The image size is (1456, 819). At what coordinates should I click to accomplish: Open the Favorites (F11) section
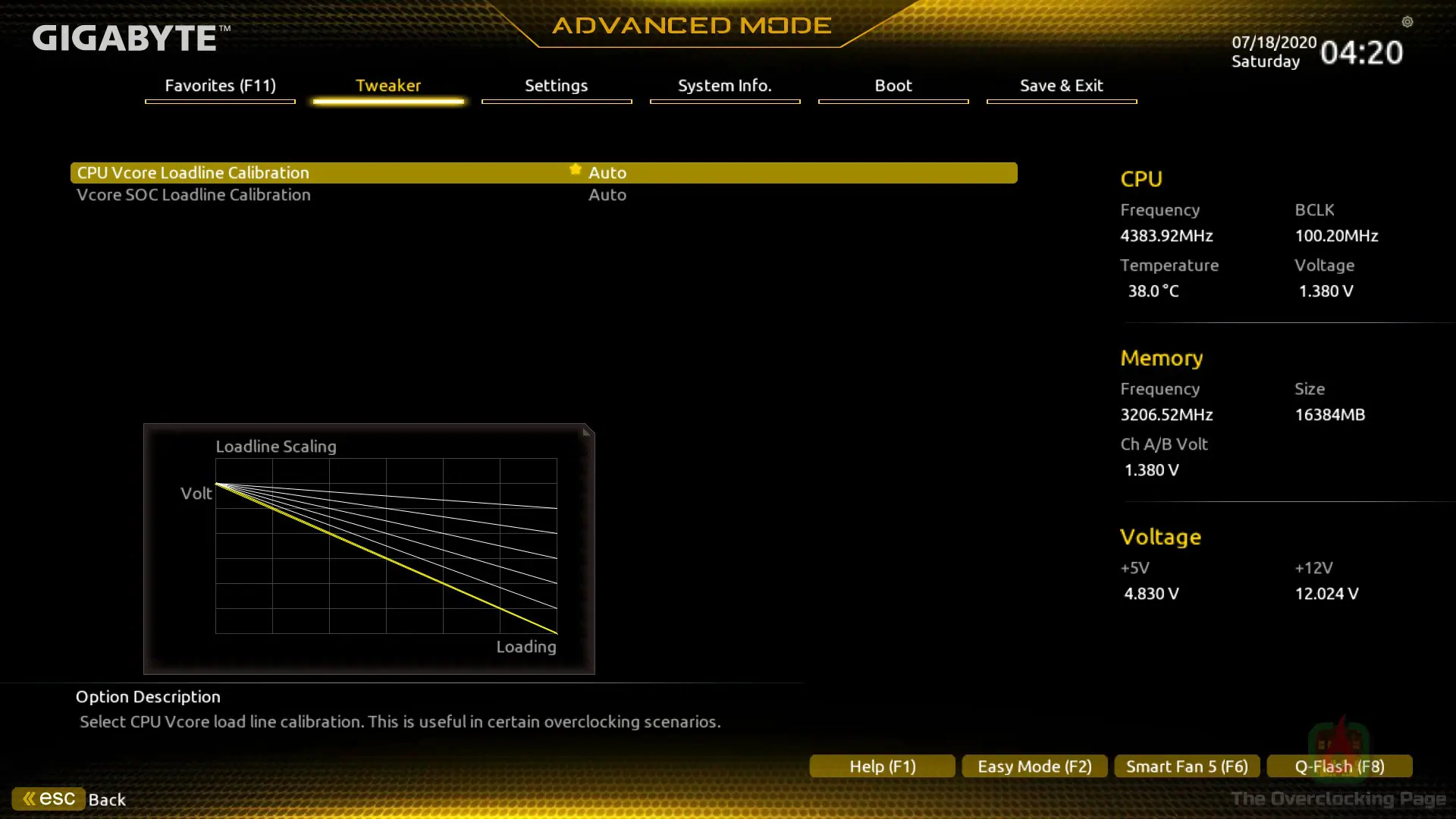tap(219, 86)
